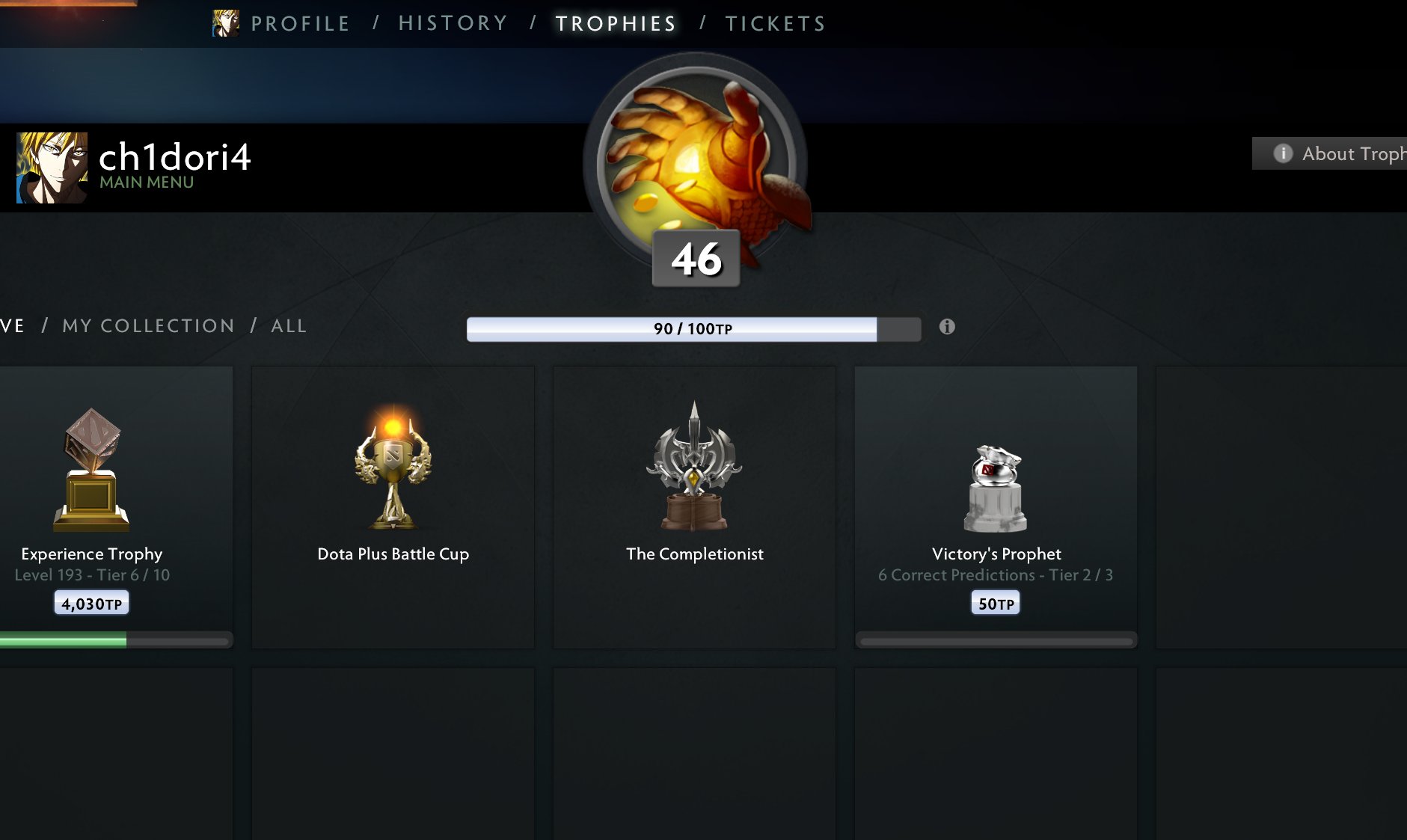1407x840 pixels.
Task: Expand the Experience Trophy tier details
Action: click(x=91, y=574)
